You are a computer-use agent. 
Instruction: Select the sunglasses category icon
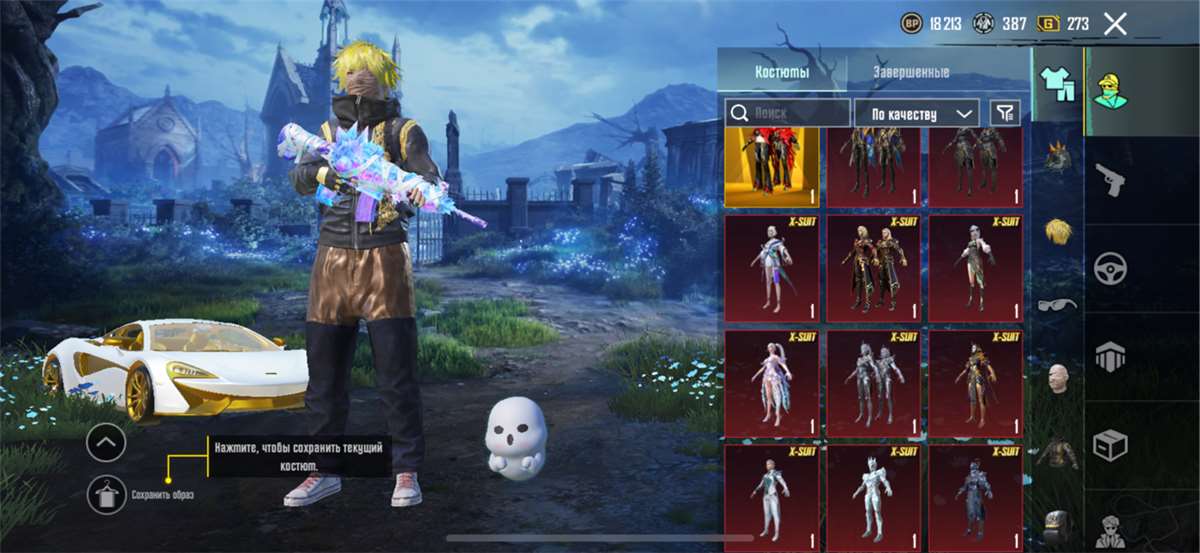pyautogui.click(x=1058, y=304)
